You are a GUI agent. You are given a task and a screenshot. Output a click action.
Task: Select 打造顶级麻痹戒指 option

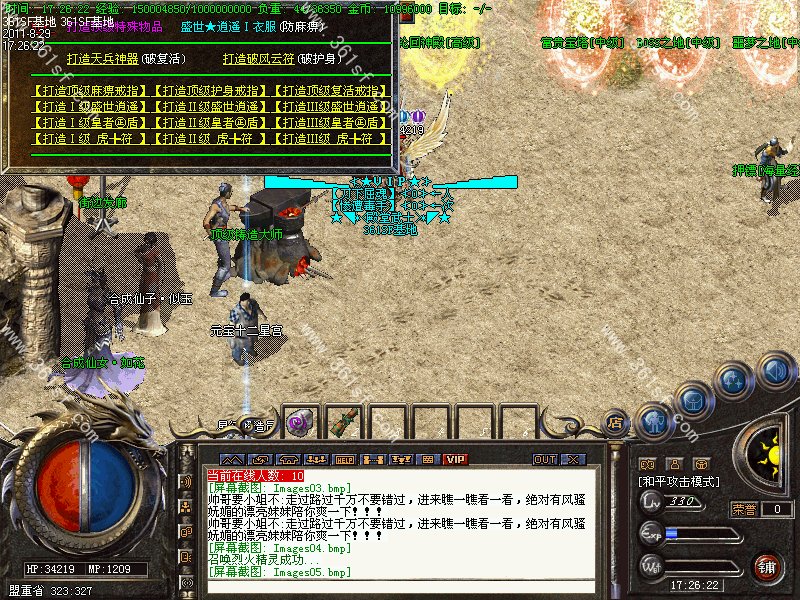click(x=90, y=90)
